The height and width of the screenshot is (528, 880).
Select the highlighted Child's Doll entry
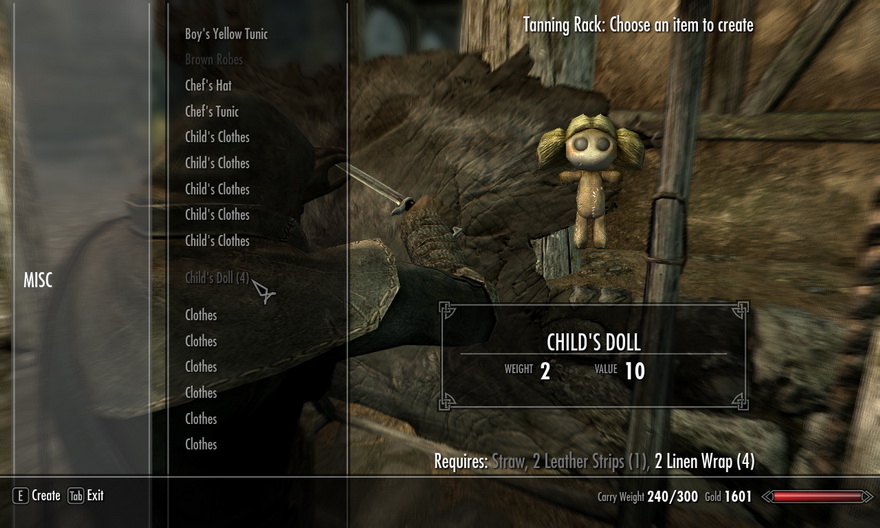(217, 278)
